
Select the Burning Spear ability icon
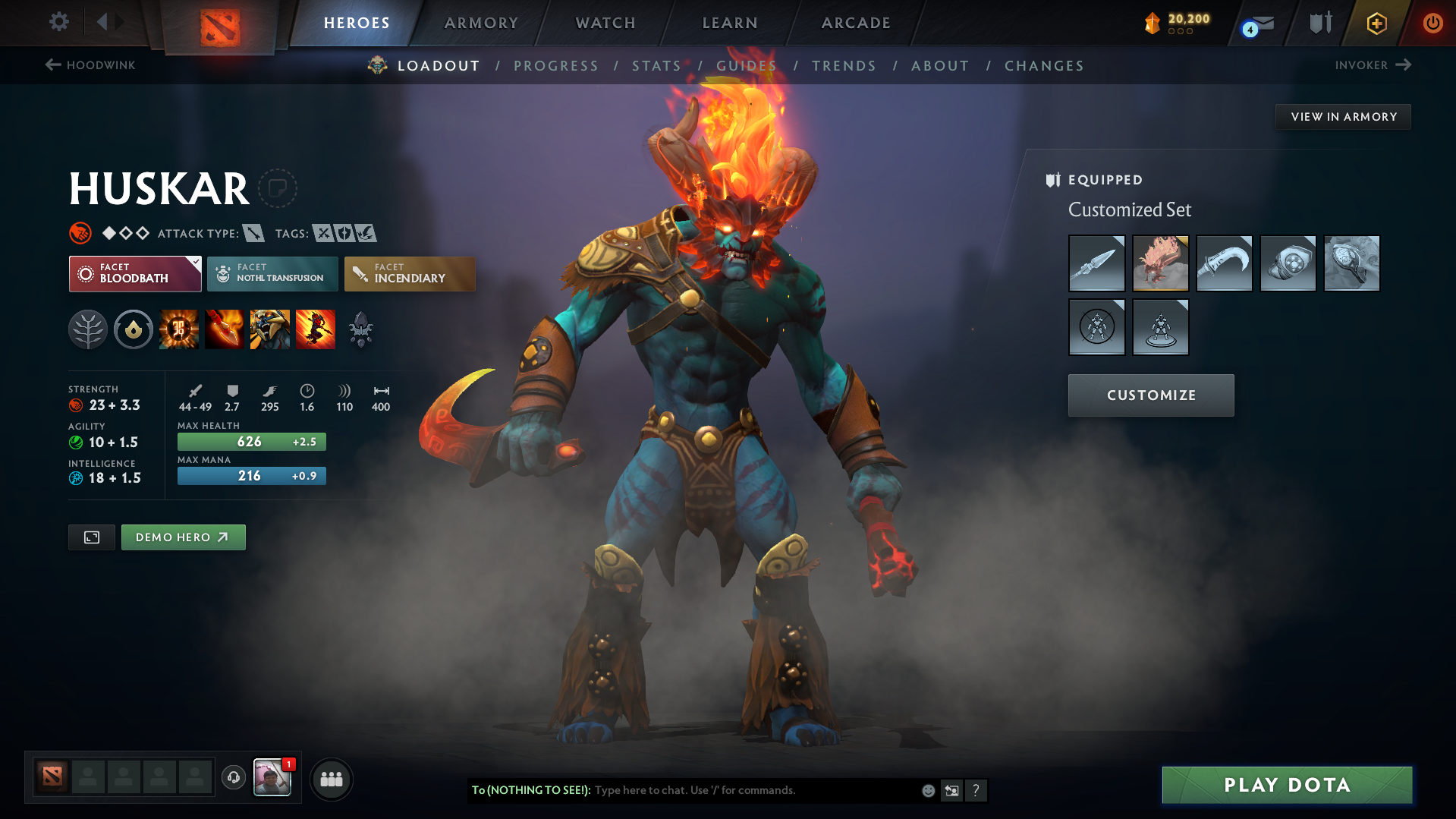coord(225,329)
